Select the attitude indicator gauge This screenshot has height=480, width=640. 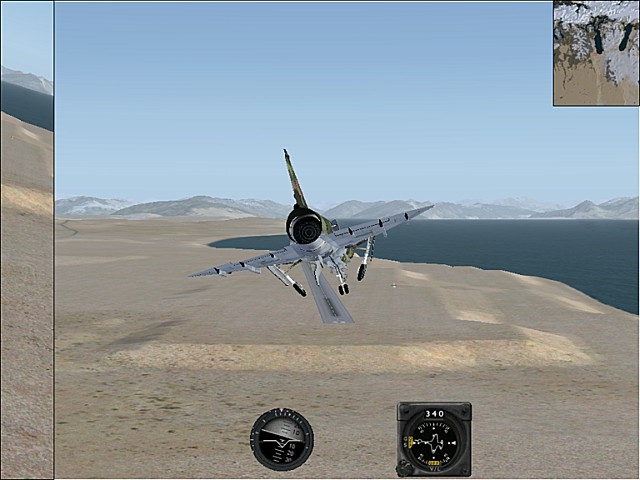click(x=282, y=439)
